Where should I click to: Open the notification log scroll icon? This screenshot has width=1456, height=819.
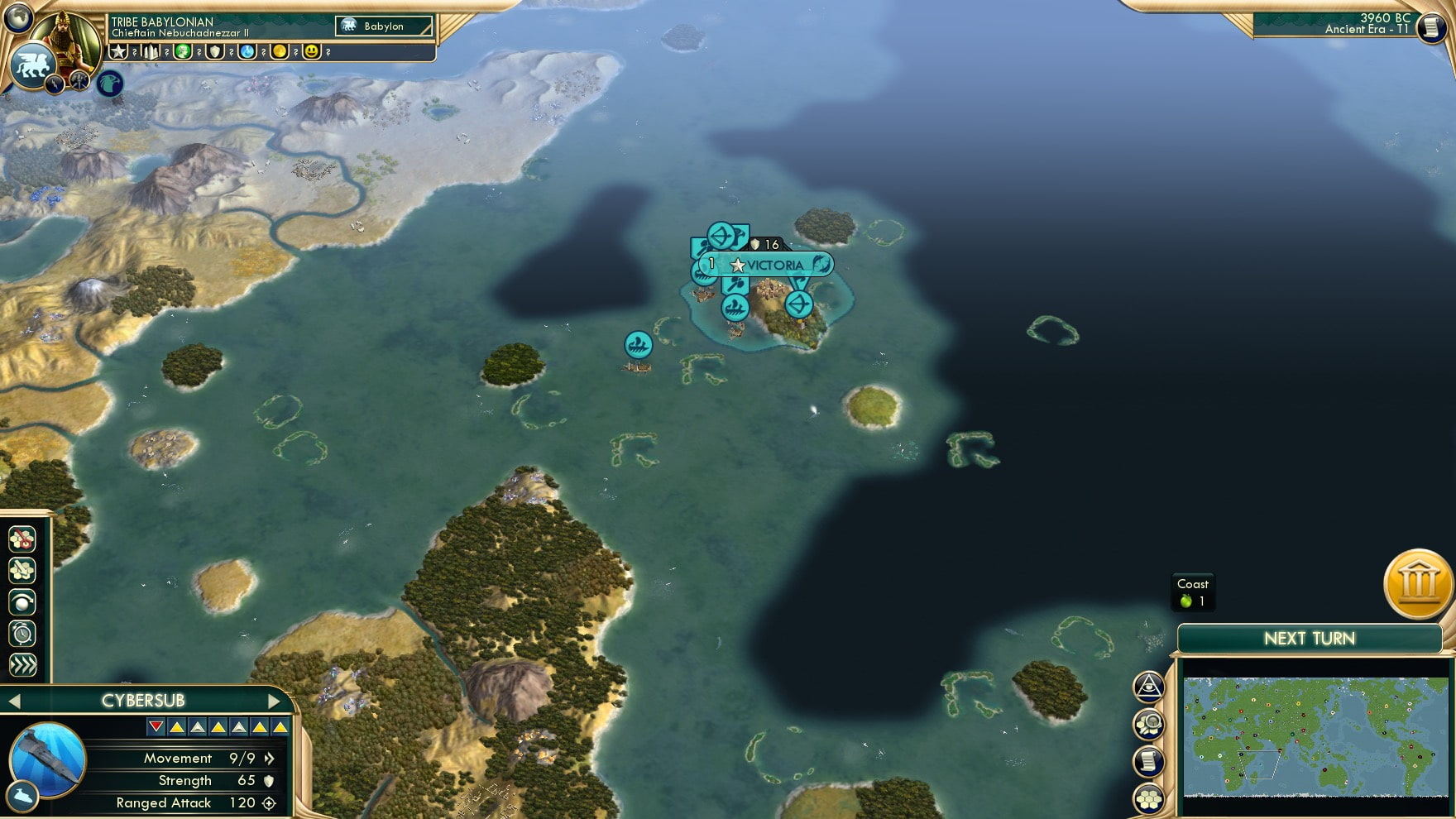pos(1148,759)
